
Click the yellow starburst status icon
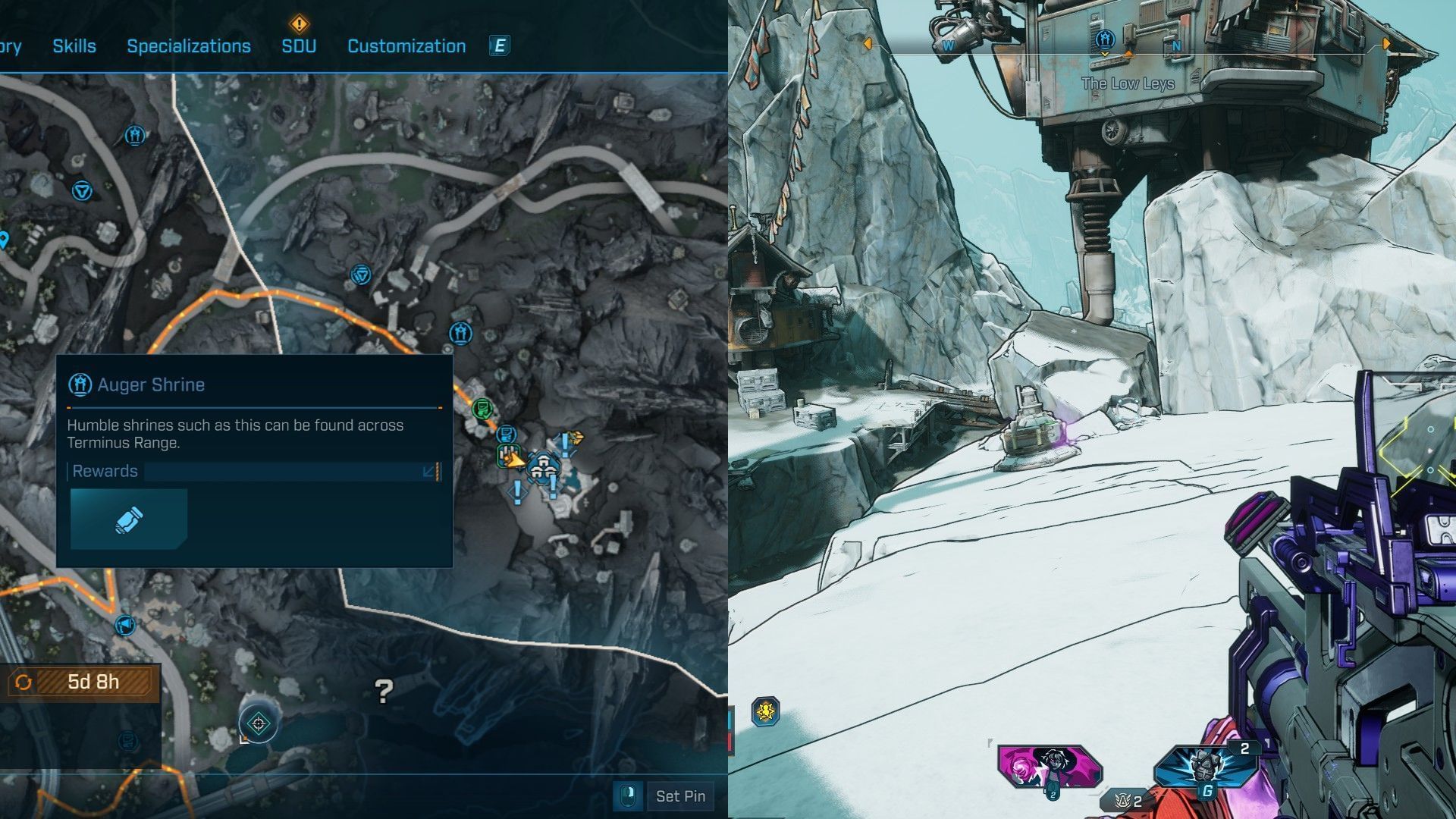click(766, 711)
